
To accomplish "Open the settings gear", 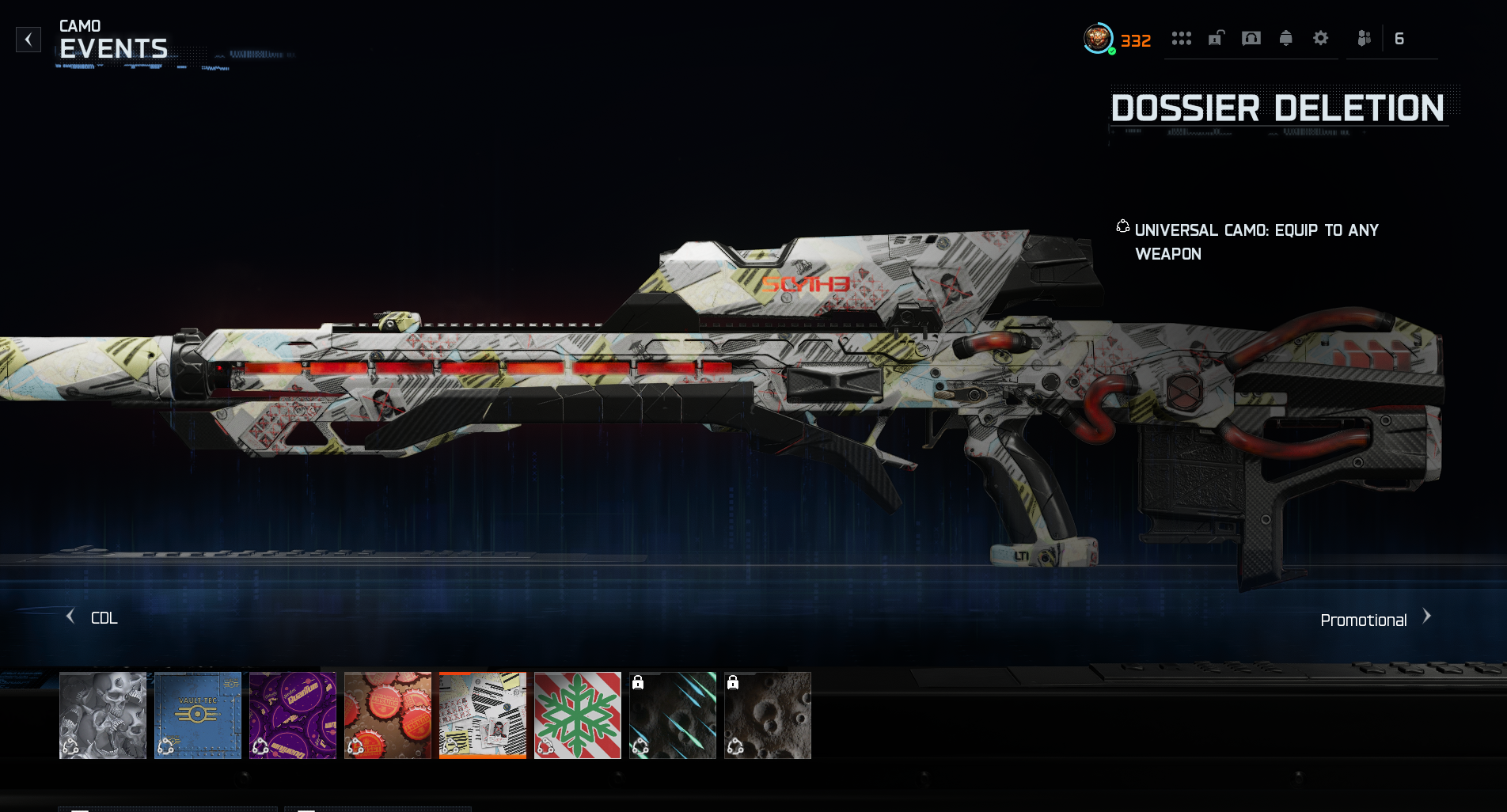I will pos(1321,38).
